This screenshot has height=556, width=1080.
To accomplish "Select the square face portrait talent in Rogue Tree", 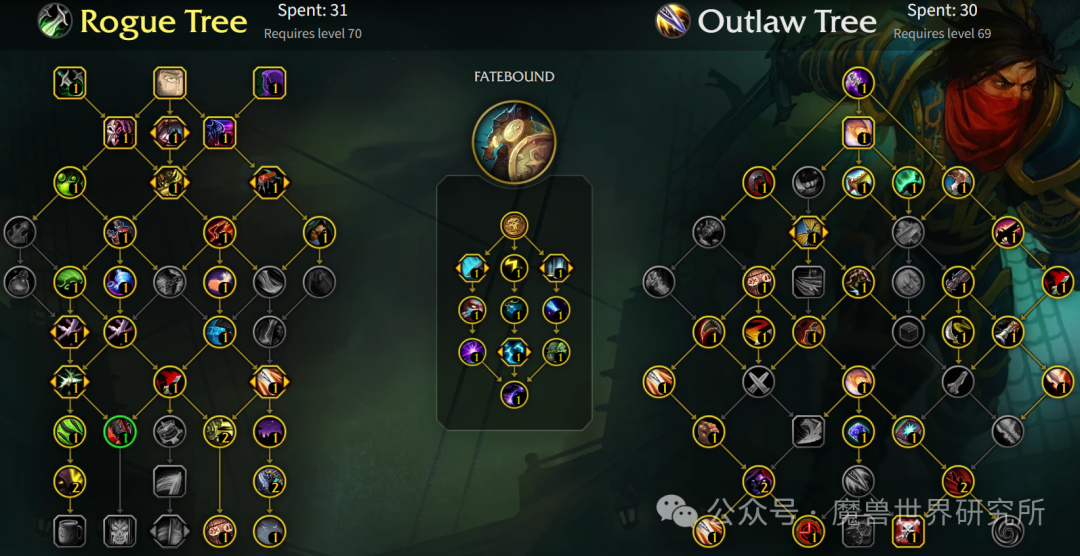I will pos(170,83).
